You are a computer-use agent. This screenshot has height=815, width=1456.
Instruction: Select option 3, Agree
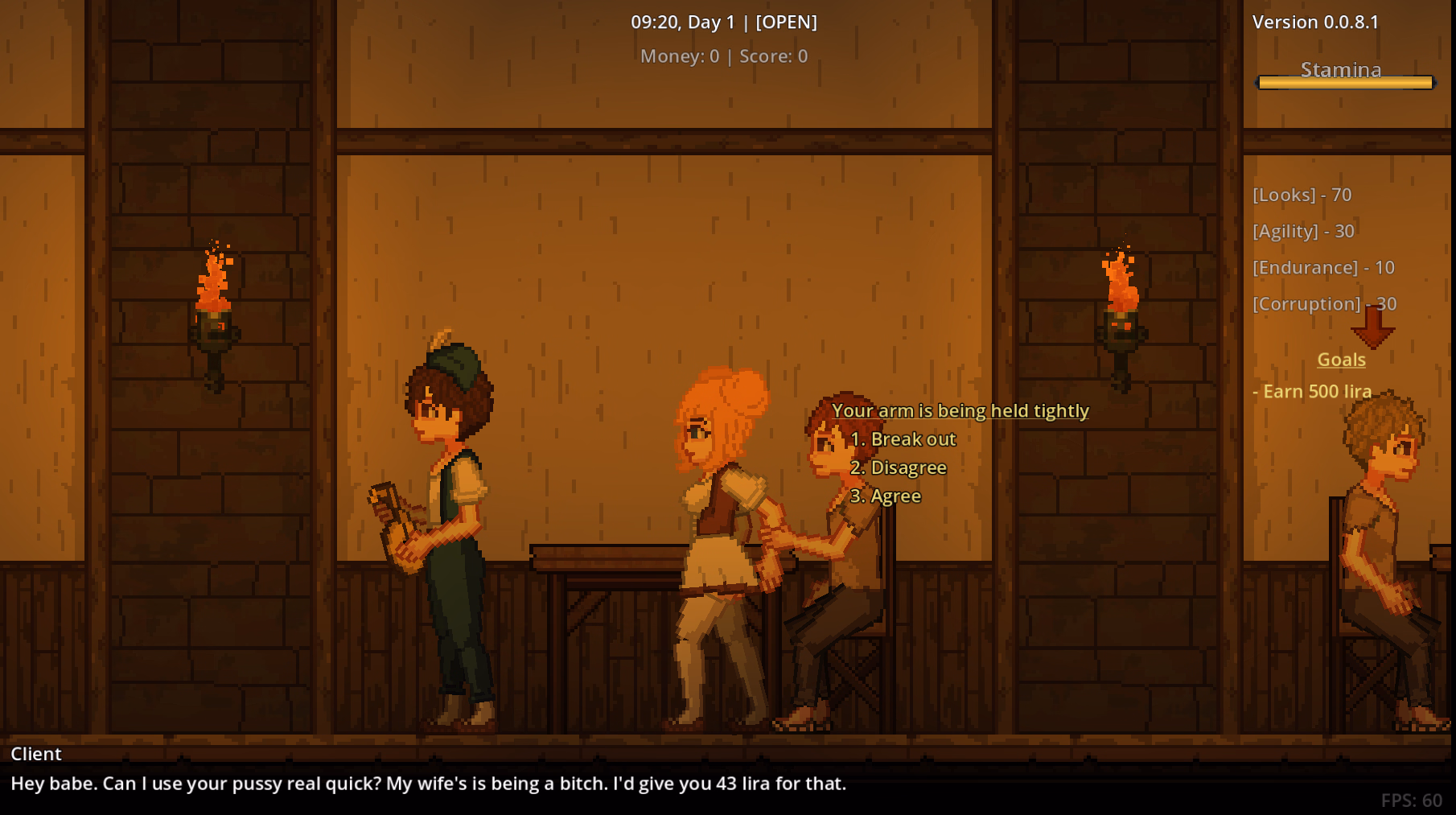click(886, 496)
